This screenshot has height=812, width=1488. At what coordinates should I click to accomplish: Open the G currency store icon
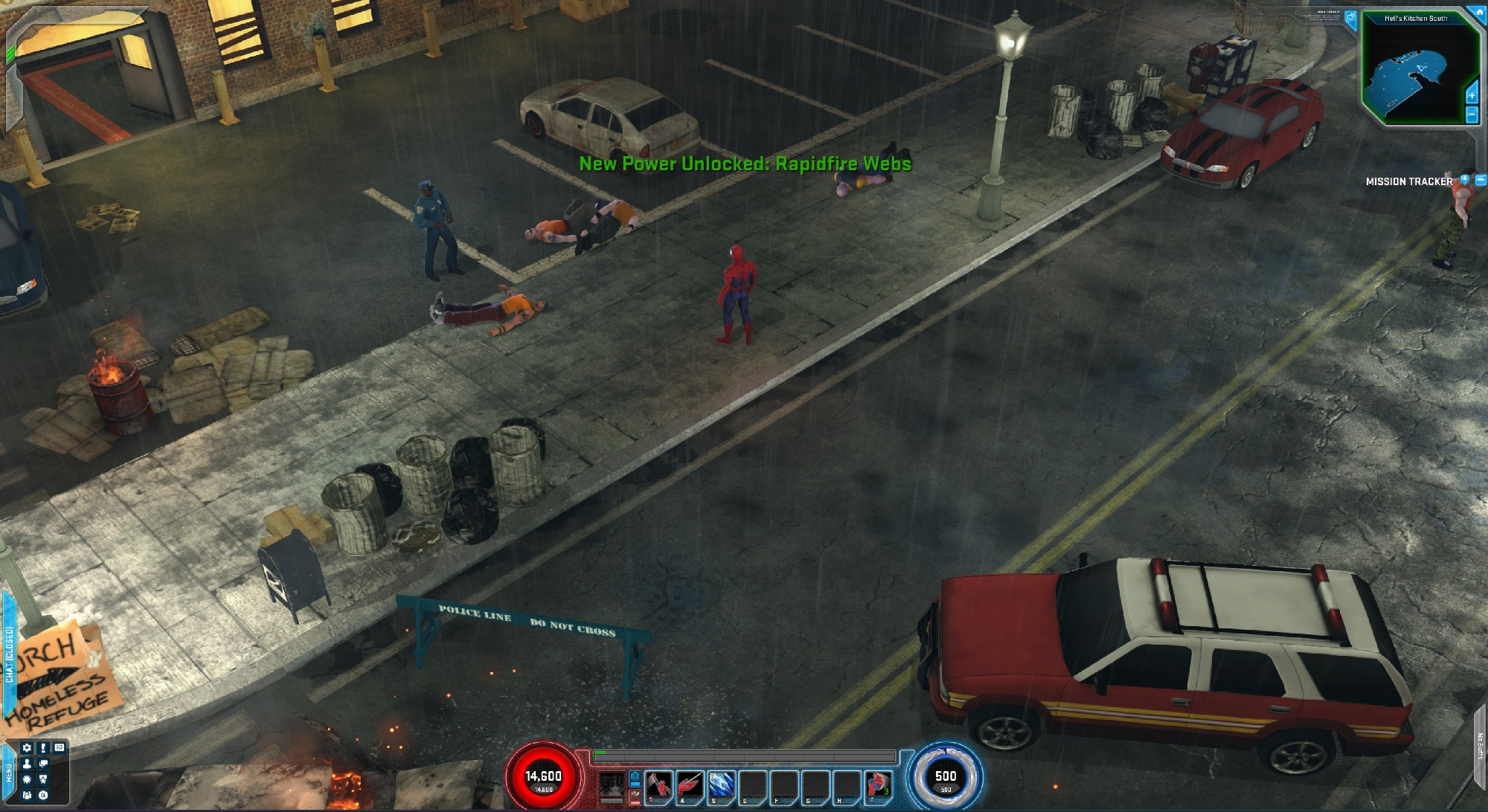(44, 795)
